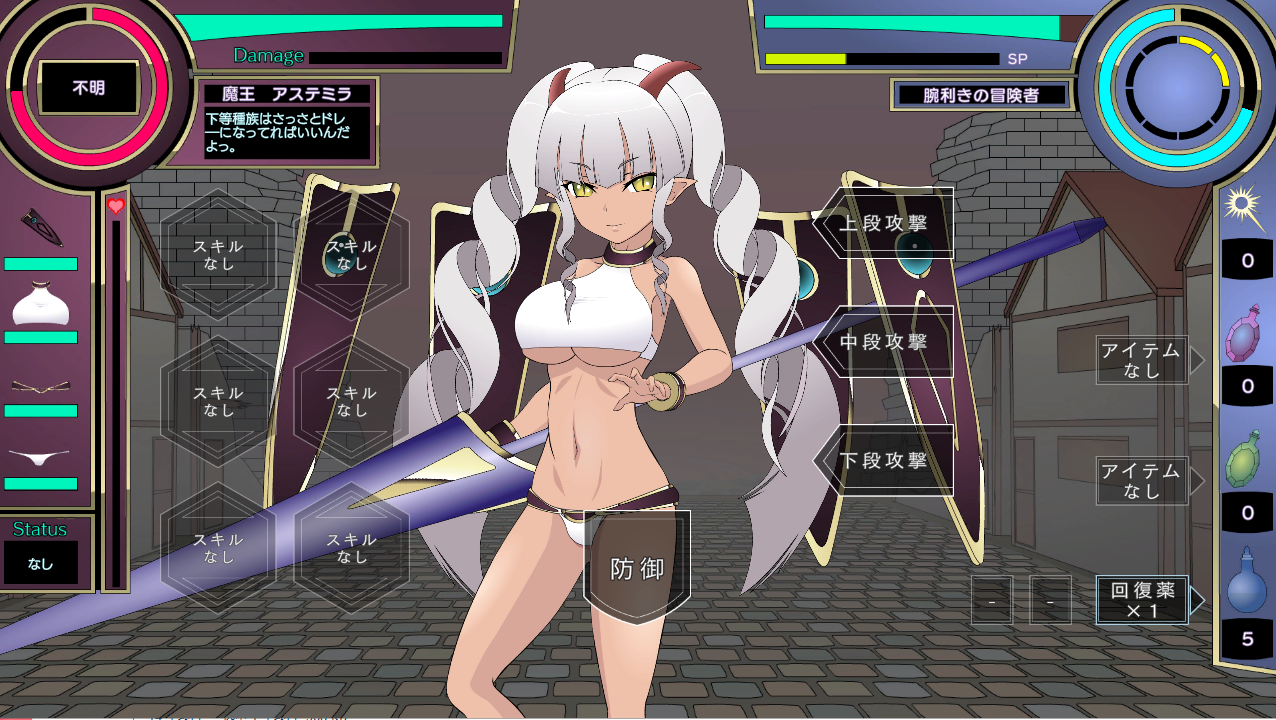Use the 下段攻撃 low attack
This screenshot has height=720, width=1276.
[x=884, y=461]
